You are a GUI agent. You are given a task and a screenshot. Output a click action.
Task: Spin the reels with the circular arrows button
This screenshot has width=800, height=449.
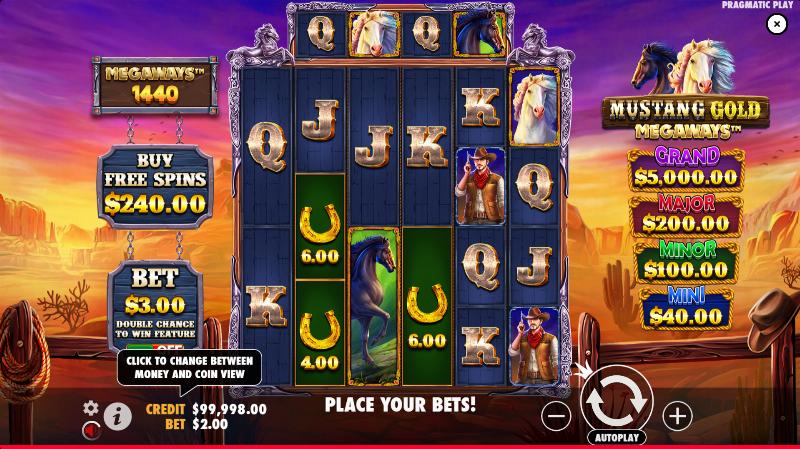[x=617, y=399]
